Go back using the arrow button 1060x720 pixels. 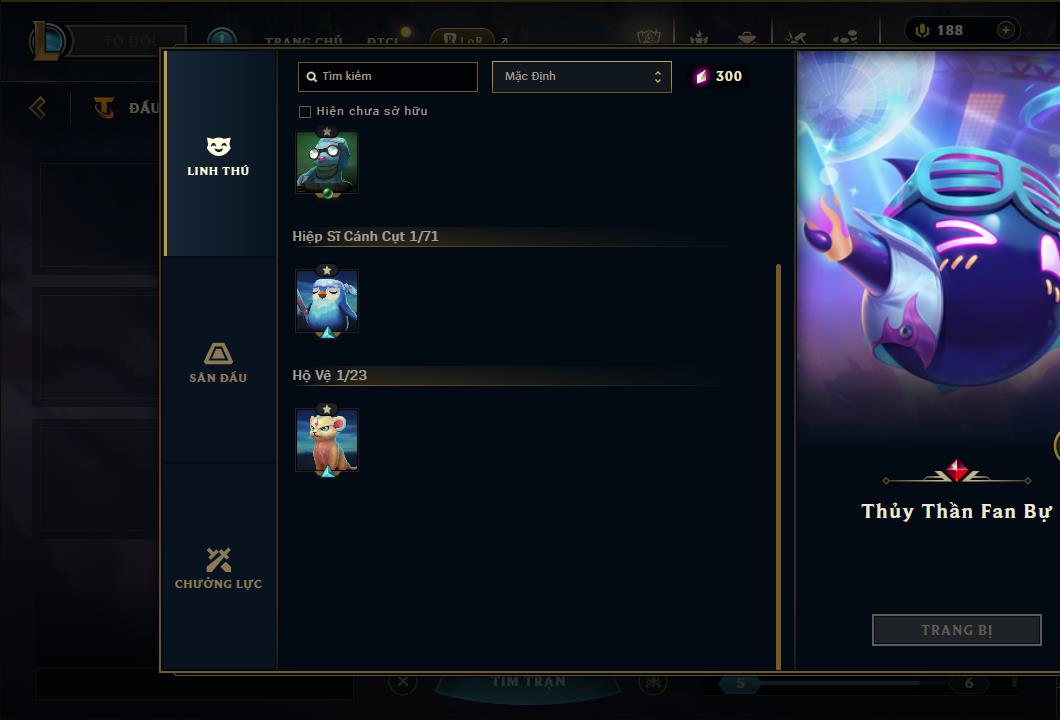pyautogui.click(x=38, y=107)
